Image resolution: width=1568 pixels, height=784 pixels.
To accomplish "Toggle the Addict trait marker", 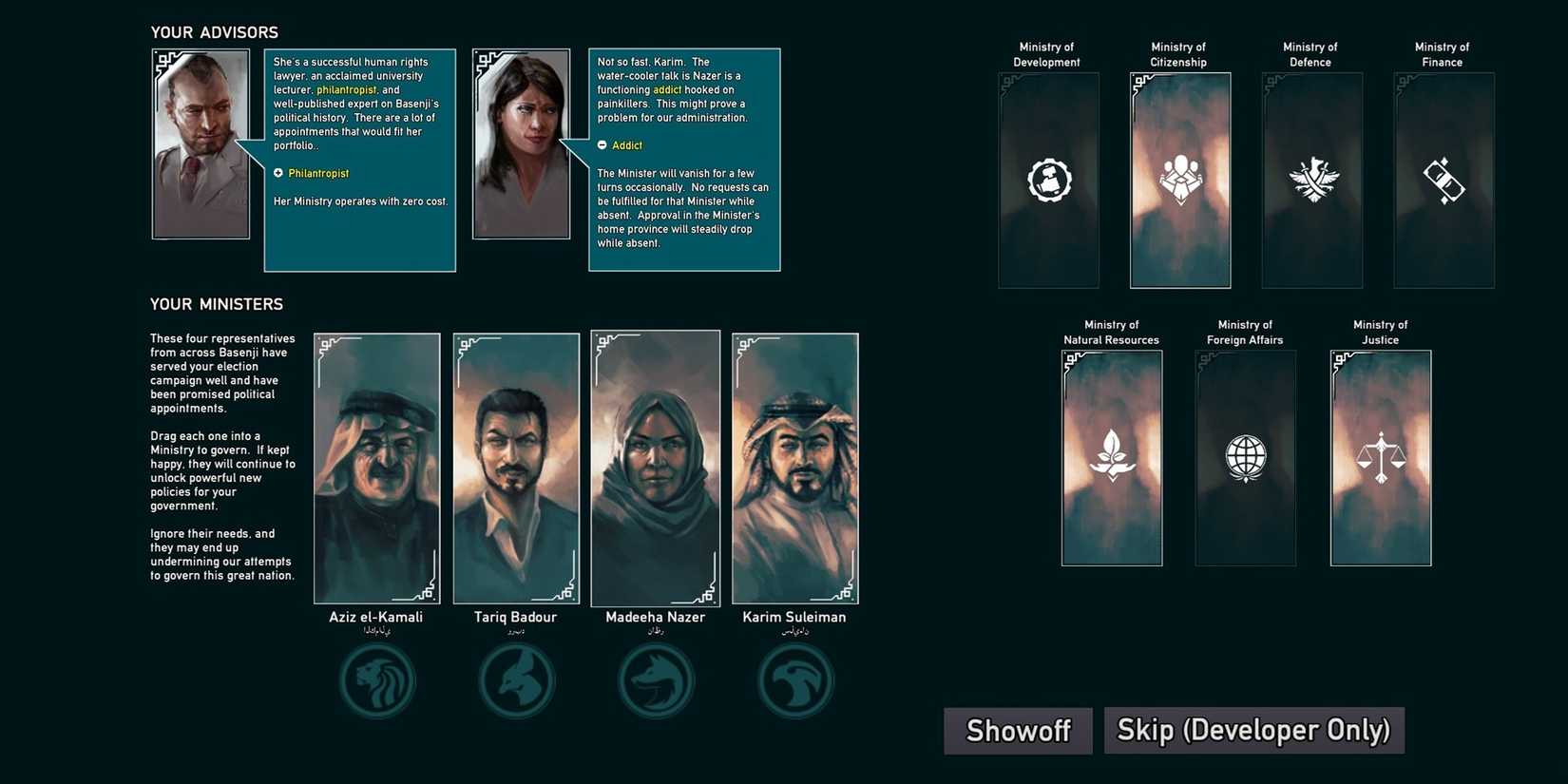I will click(602, 145).
